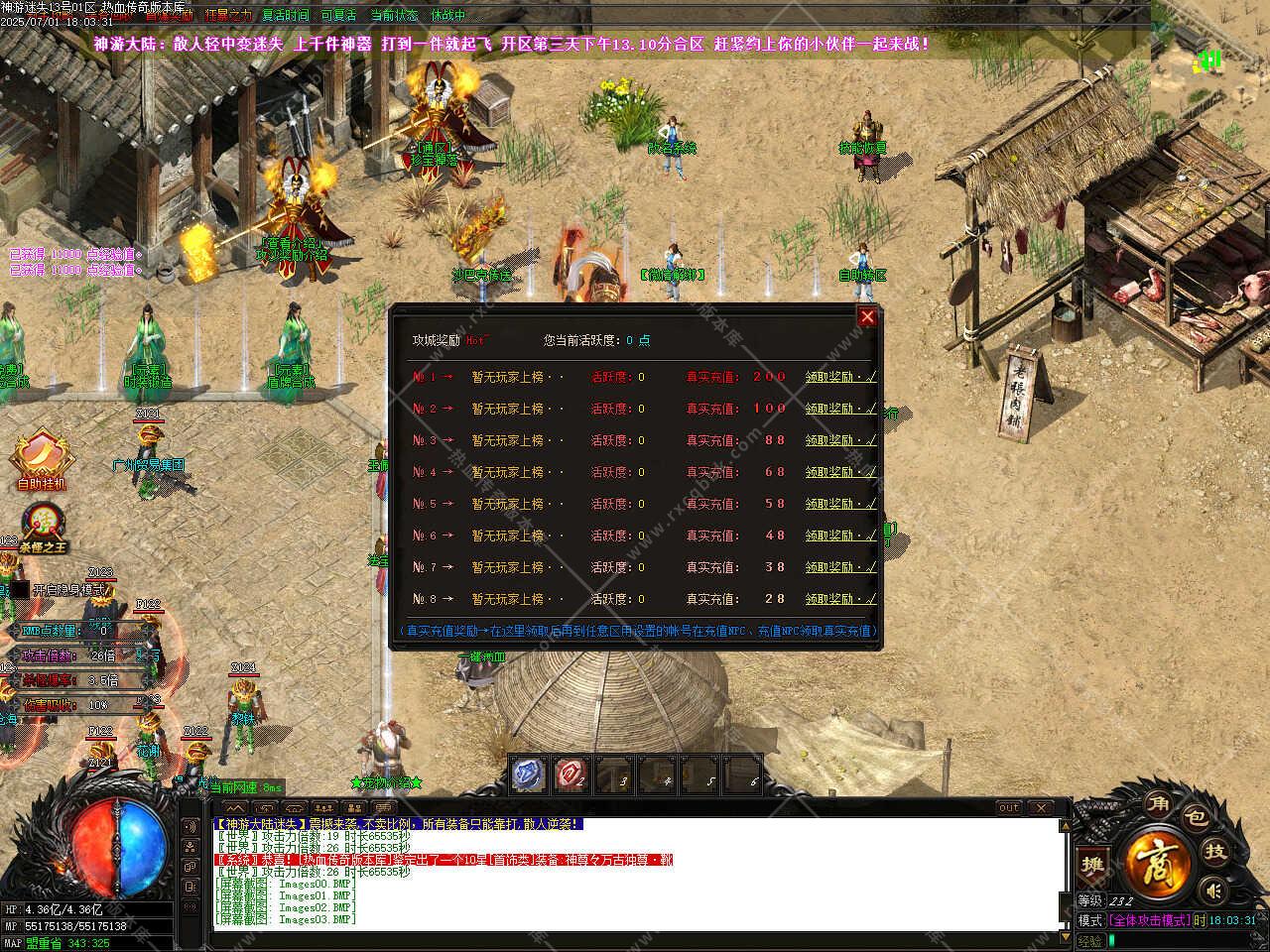Open the 角 character sheet button

pos(1156,802)
